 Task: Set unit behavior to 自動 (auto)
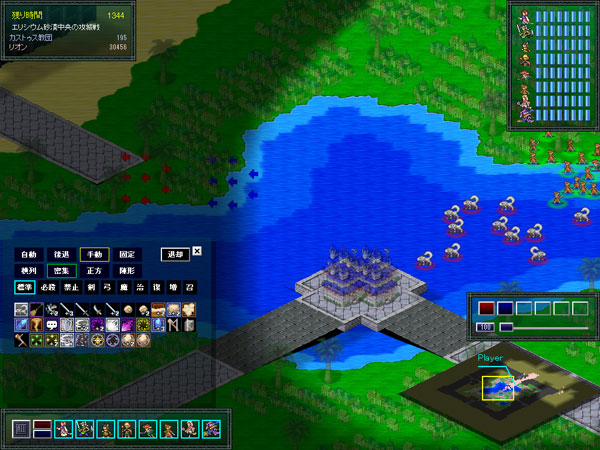coord(29,255)
